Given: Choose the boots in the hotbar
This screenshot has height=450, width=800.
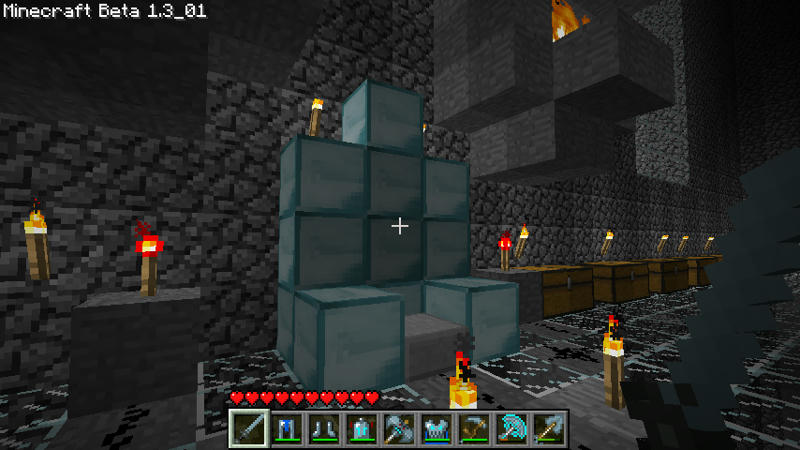Looking at the screenshot, I should [x=322, y=428].
